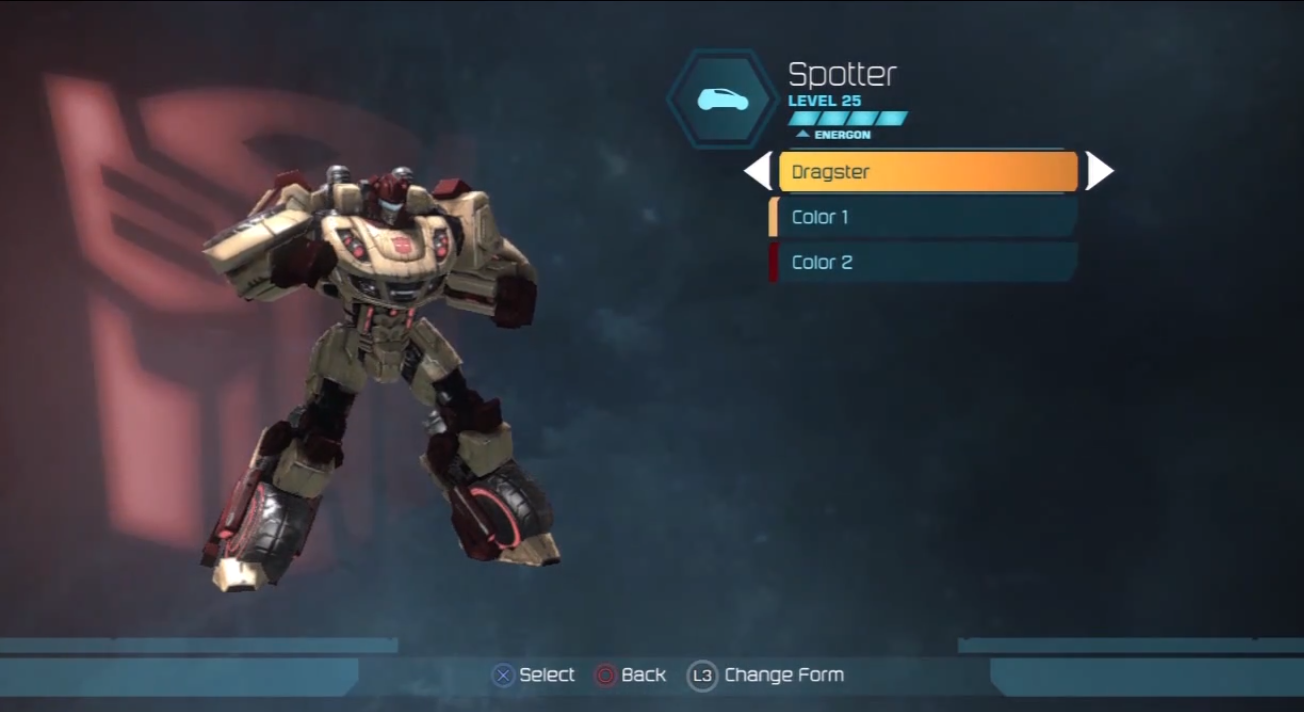1304x712 pixels.
Task: Open the Color 2 option
Action: tap(923, 262)
